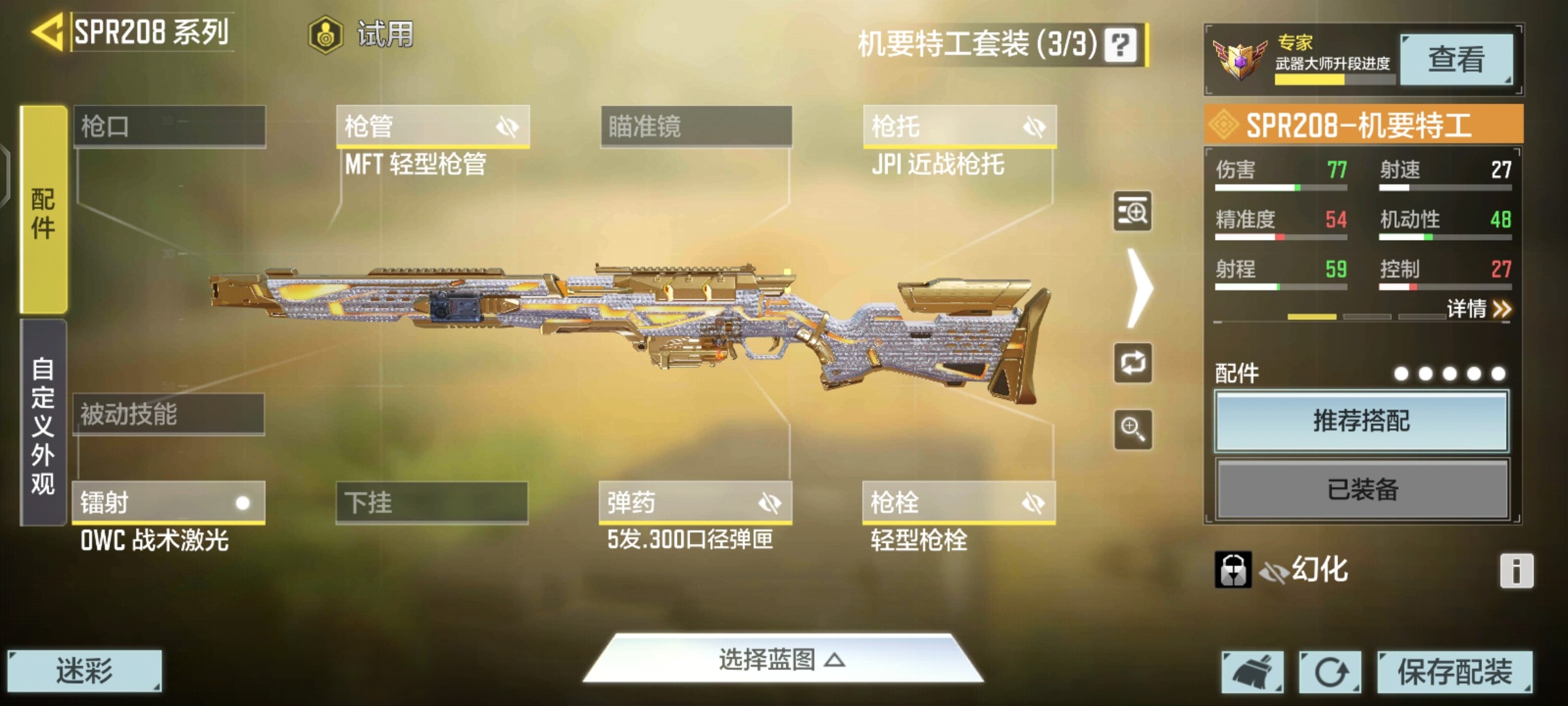This screenshot has width=1568, height=706.
Task: Open the 枪托 stock attachment slot
Action: 959,126
